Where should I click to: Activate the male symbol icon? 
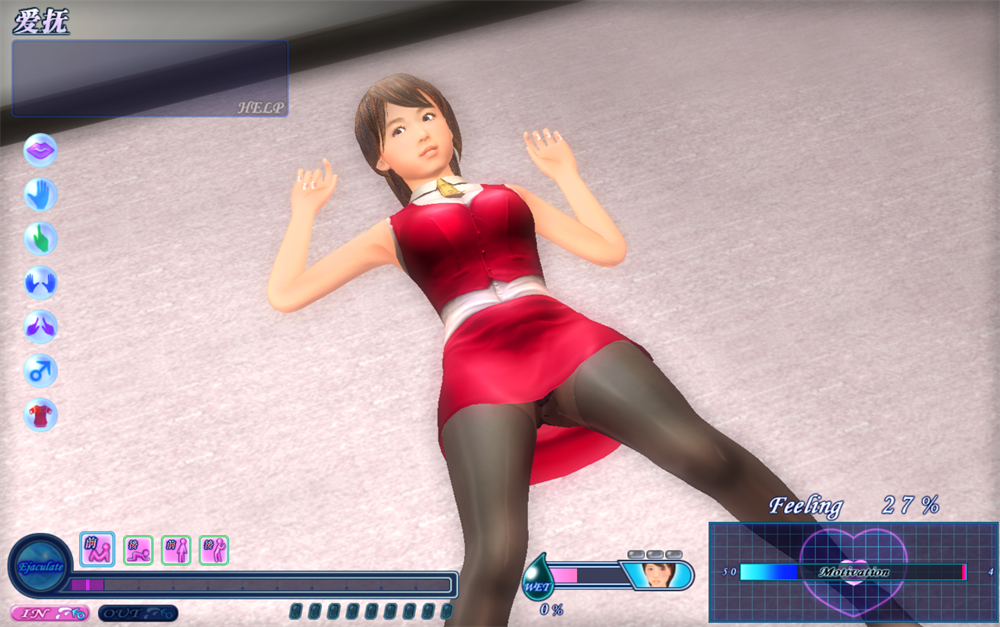point(40,371)
